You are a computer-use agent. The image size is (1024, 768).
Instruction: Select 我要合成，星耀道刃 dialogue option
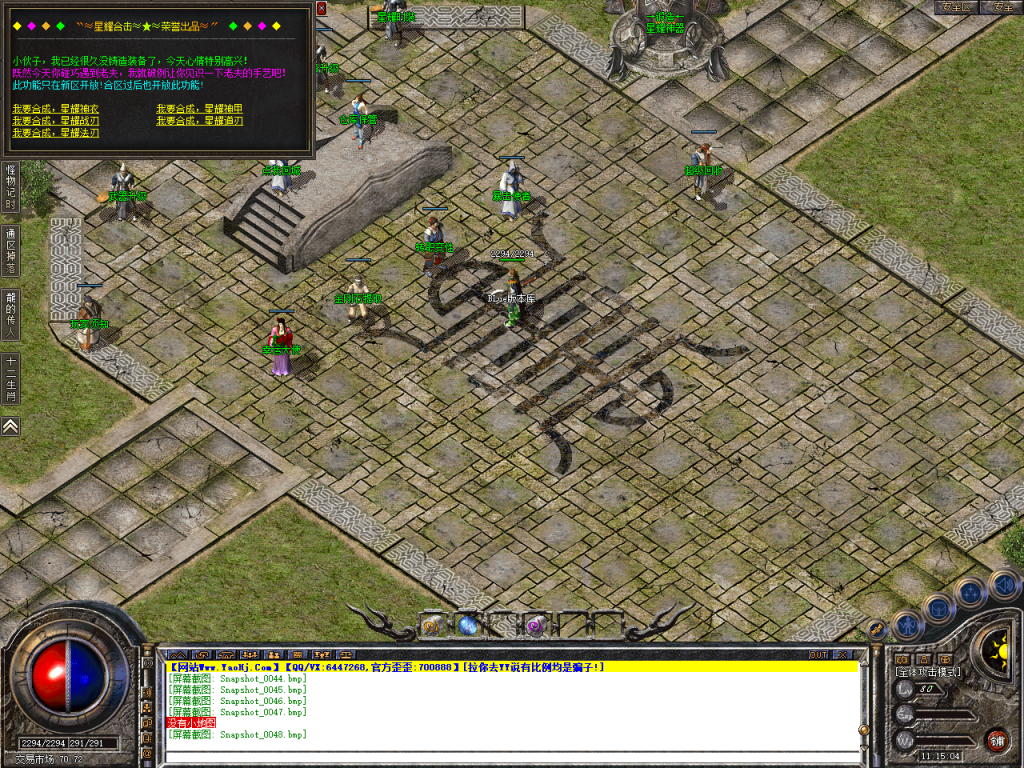pos(199,120)
